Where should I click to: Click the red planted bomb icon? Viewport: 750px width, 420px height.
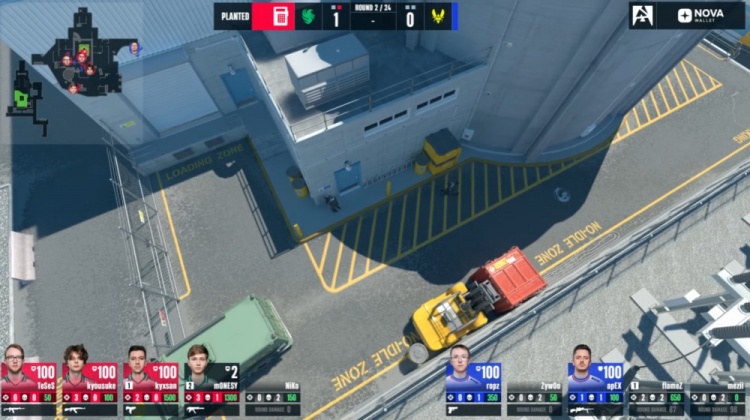point(279,16)
